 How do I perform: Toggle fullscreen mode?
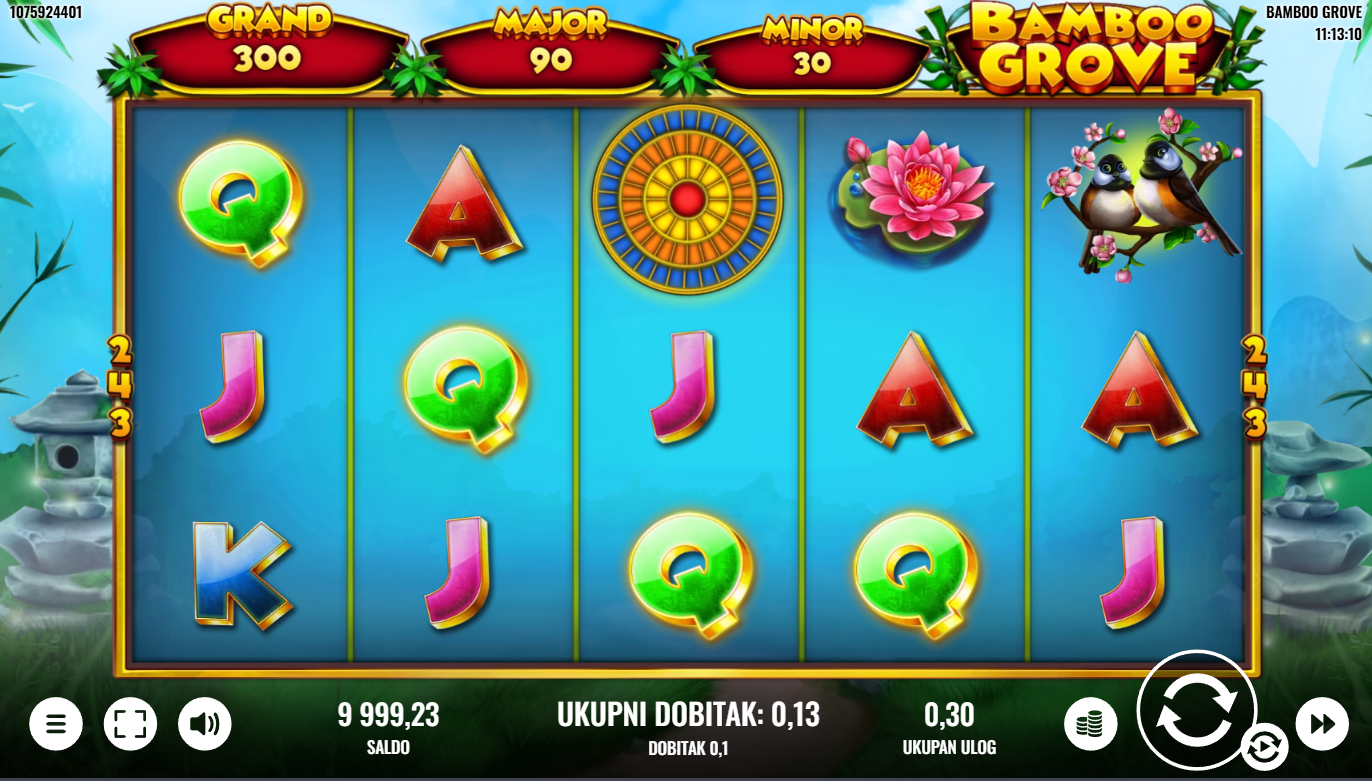[x=130, y=724]
